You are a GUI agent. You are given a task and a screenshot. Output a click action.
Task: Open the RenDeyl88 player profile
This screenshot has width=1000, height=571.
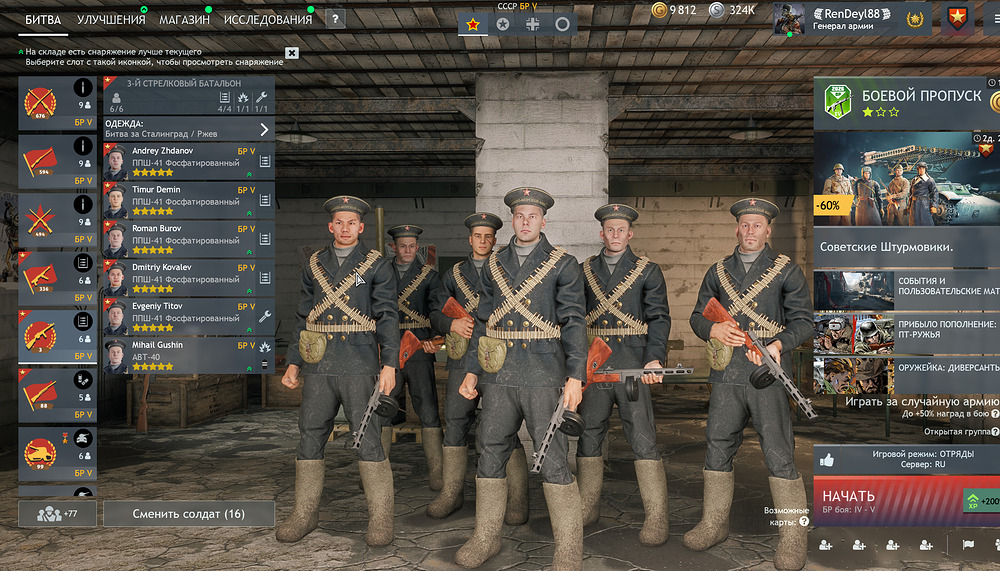pos(845,18)
